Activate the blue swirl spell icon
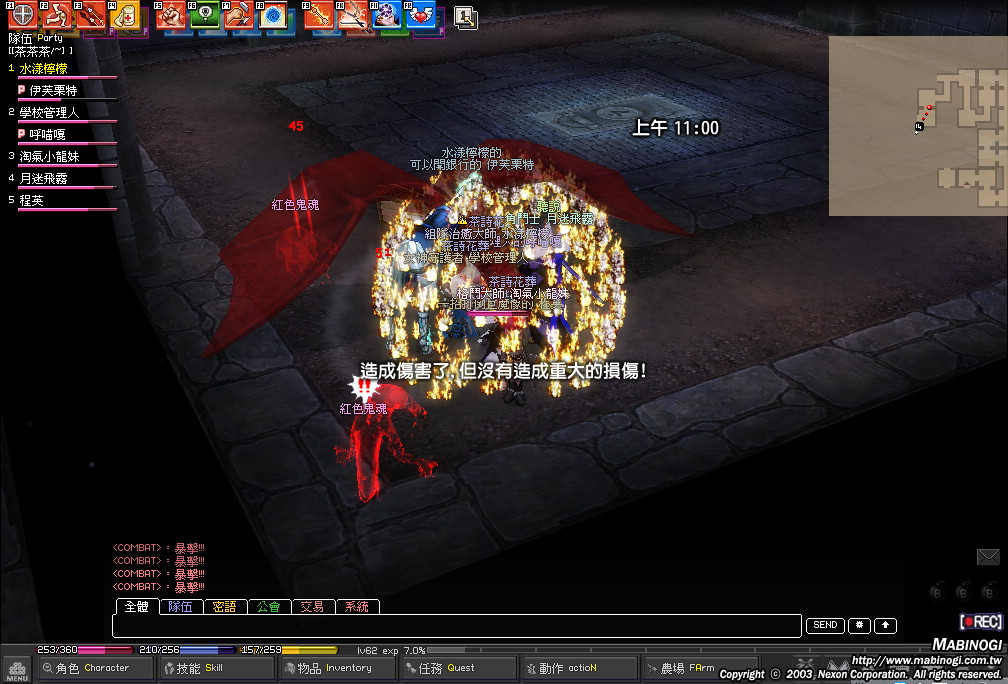 [272, 15]
